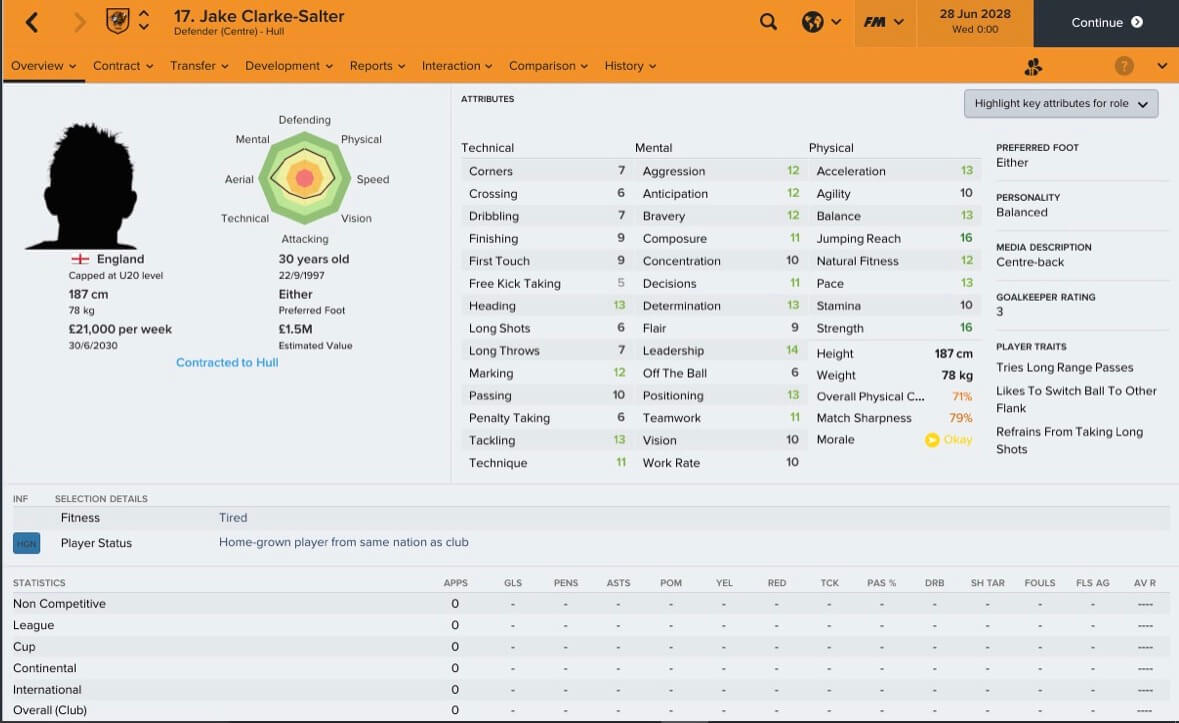Click the Continue button
The height and width of the screenshot is (723, 1179).
[x=1106, y=22]
